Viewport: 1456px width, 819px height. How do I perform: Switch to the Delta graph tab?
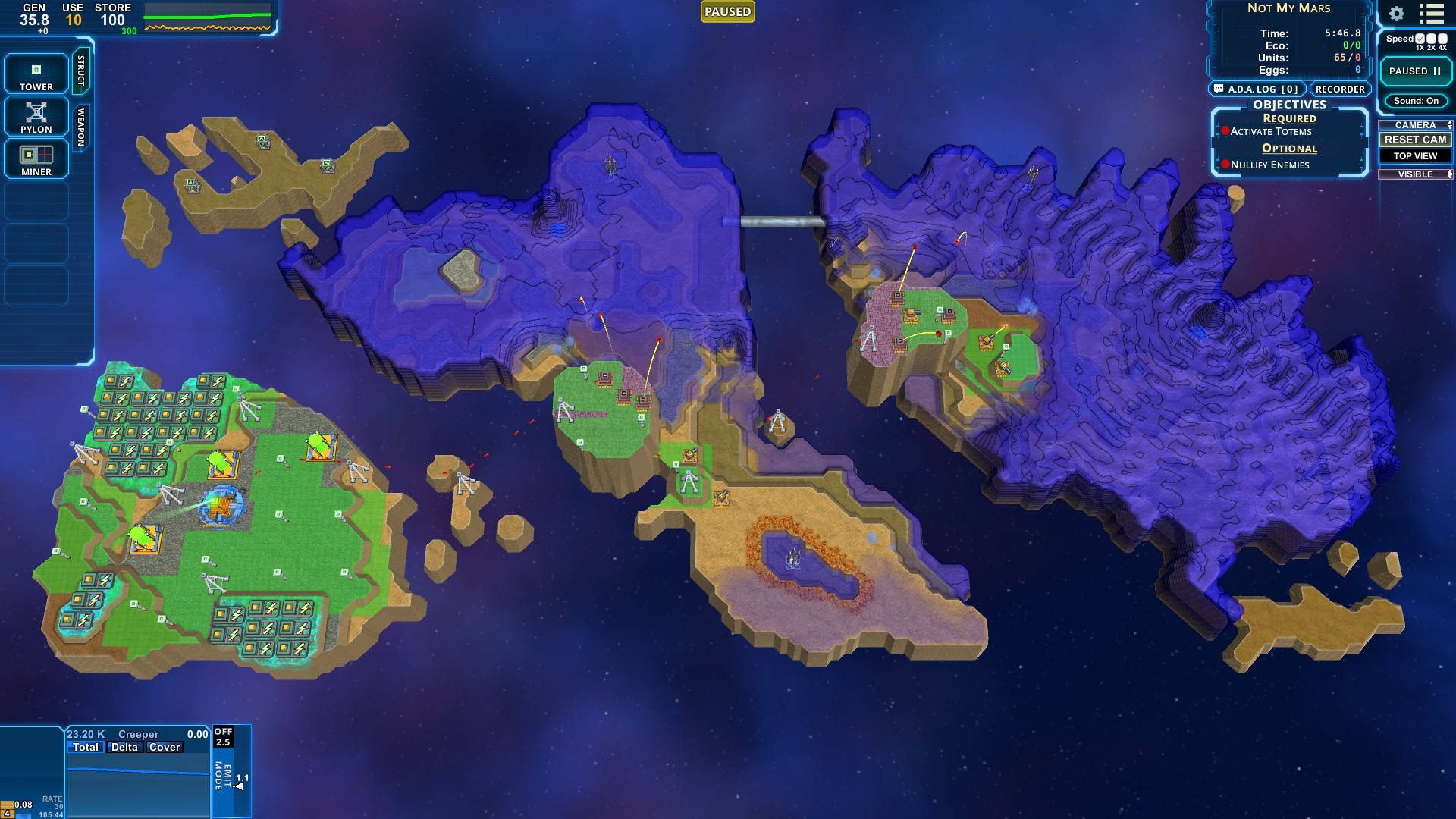click(125, 747)
